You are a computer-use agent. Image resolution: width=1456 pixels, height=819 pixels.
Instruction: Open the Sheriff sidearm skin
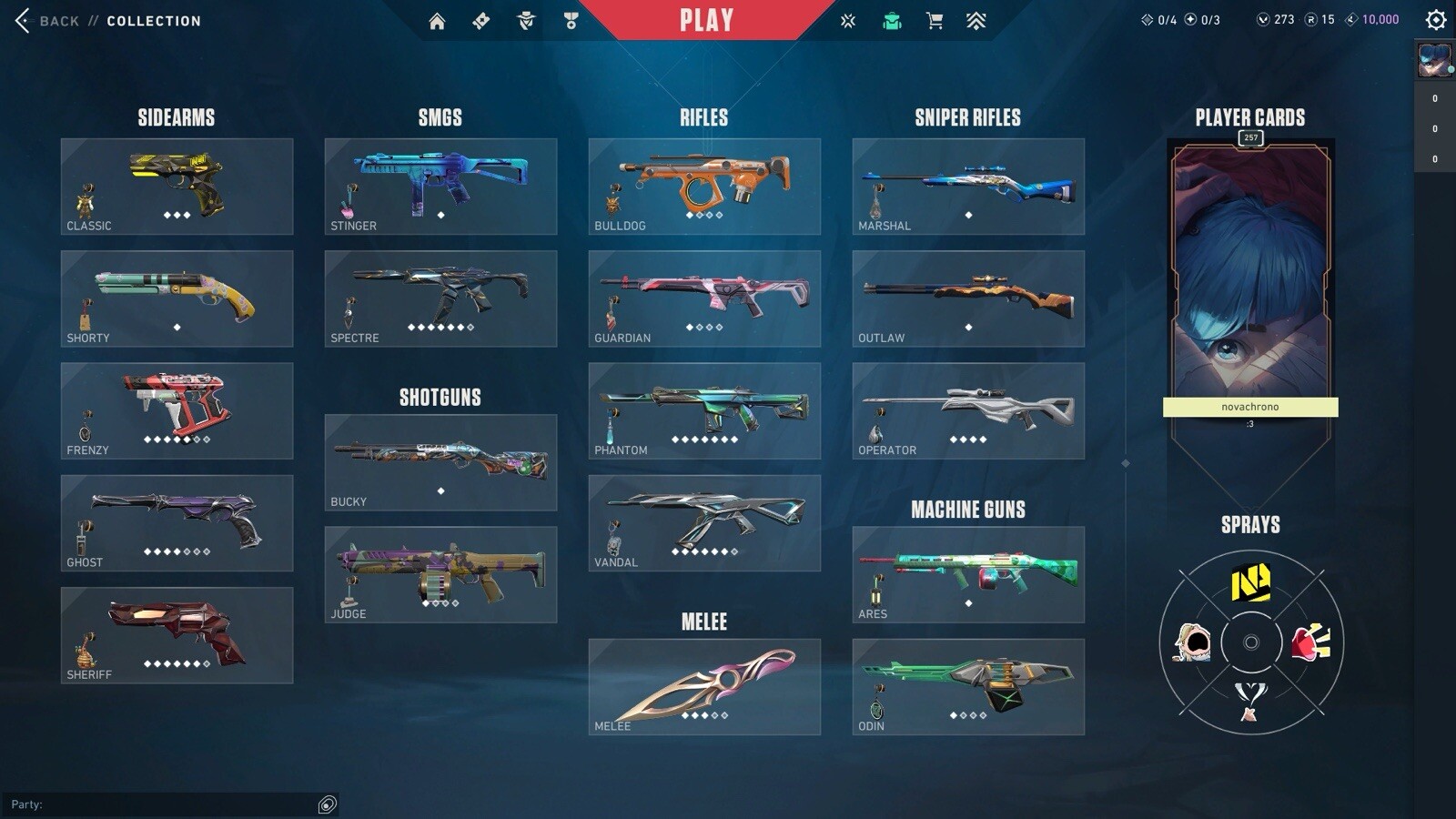[177, 635]
